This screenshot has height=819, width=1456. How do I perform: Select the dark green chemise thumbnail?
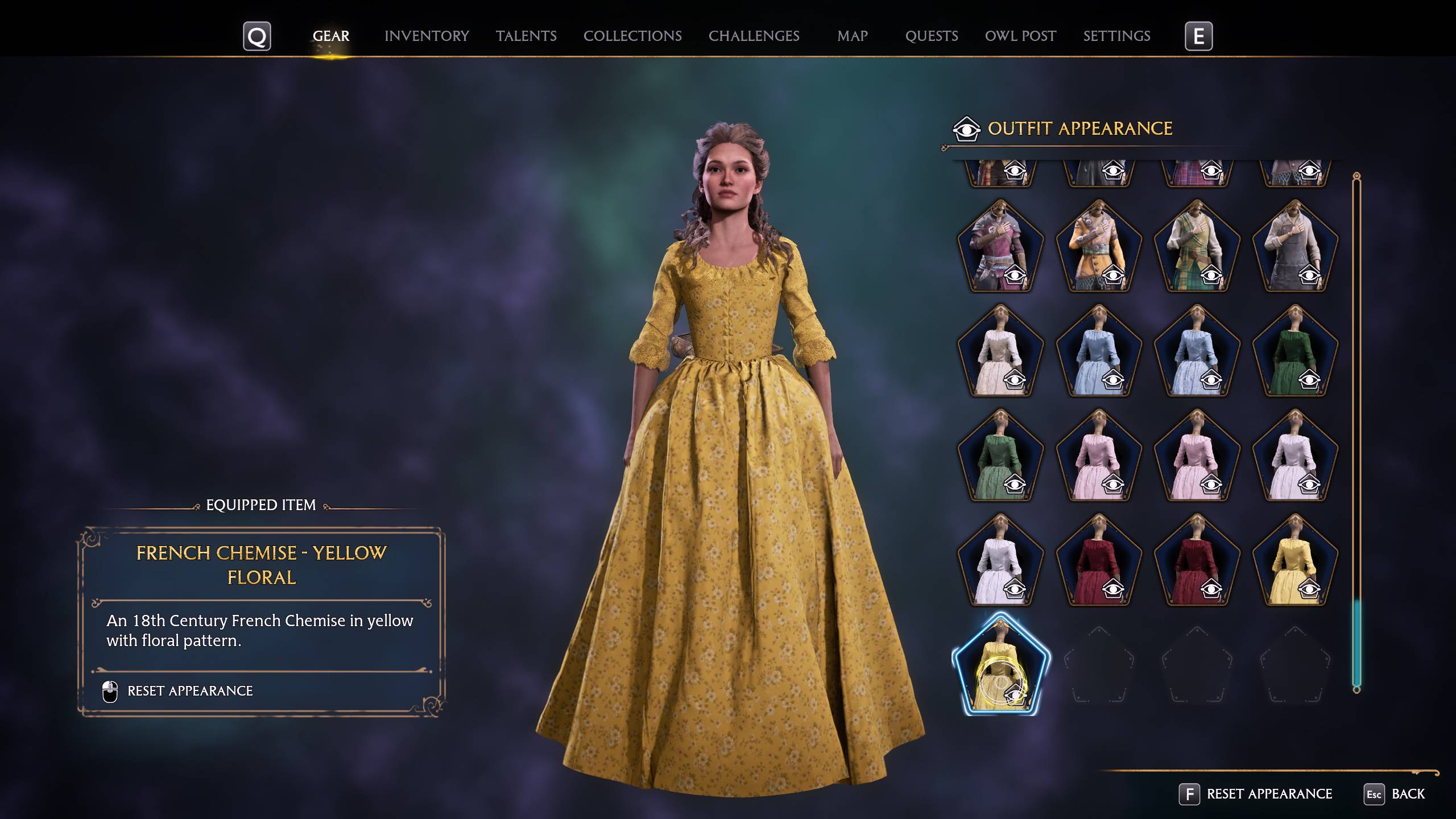(x=1295, y=353)
